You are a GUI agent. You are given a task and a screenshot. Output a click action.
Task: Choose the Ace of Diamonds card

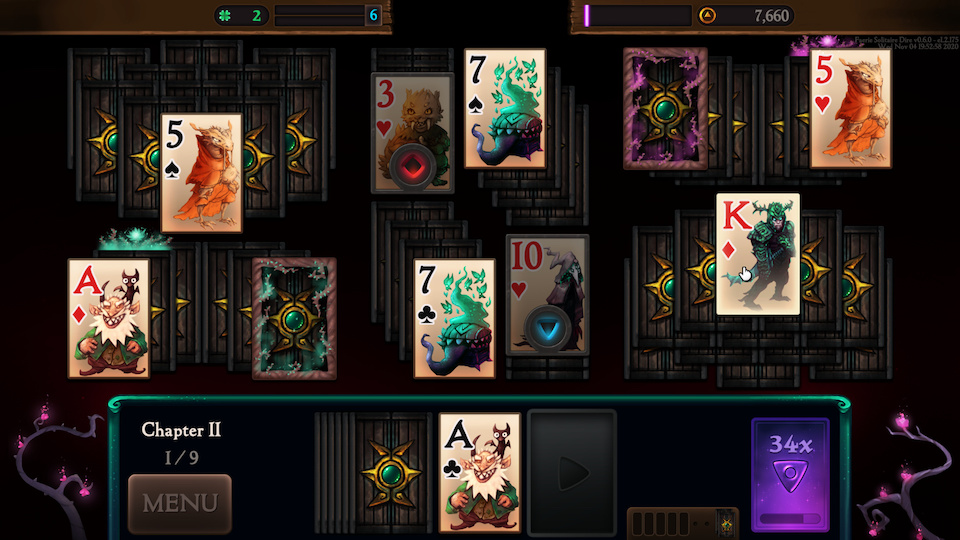(x=109, y=318)
